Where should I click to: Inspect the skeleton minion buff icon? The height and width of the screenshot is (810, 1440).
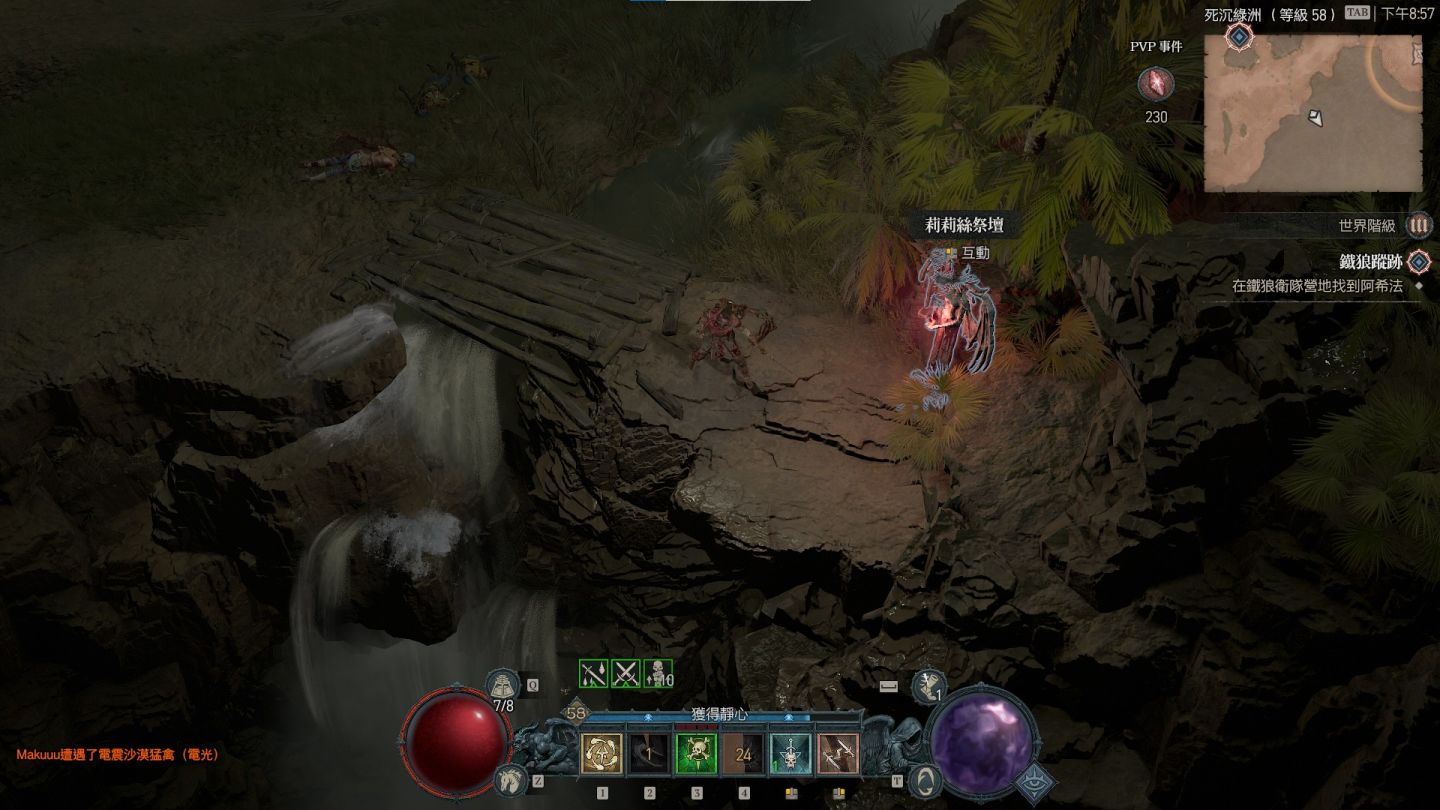658,674
